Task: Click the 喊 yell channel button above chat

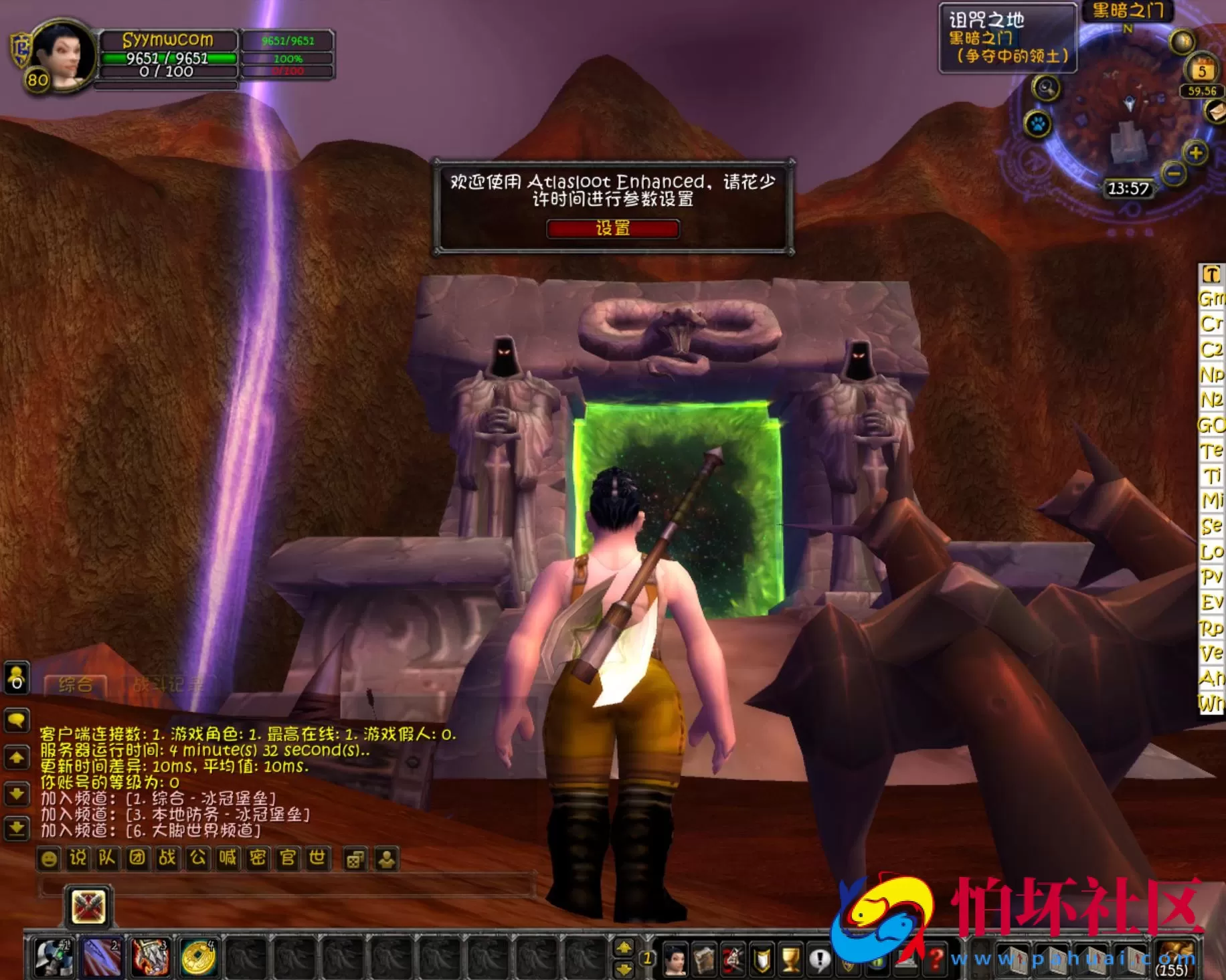Action: tap(229, 859)
